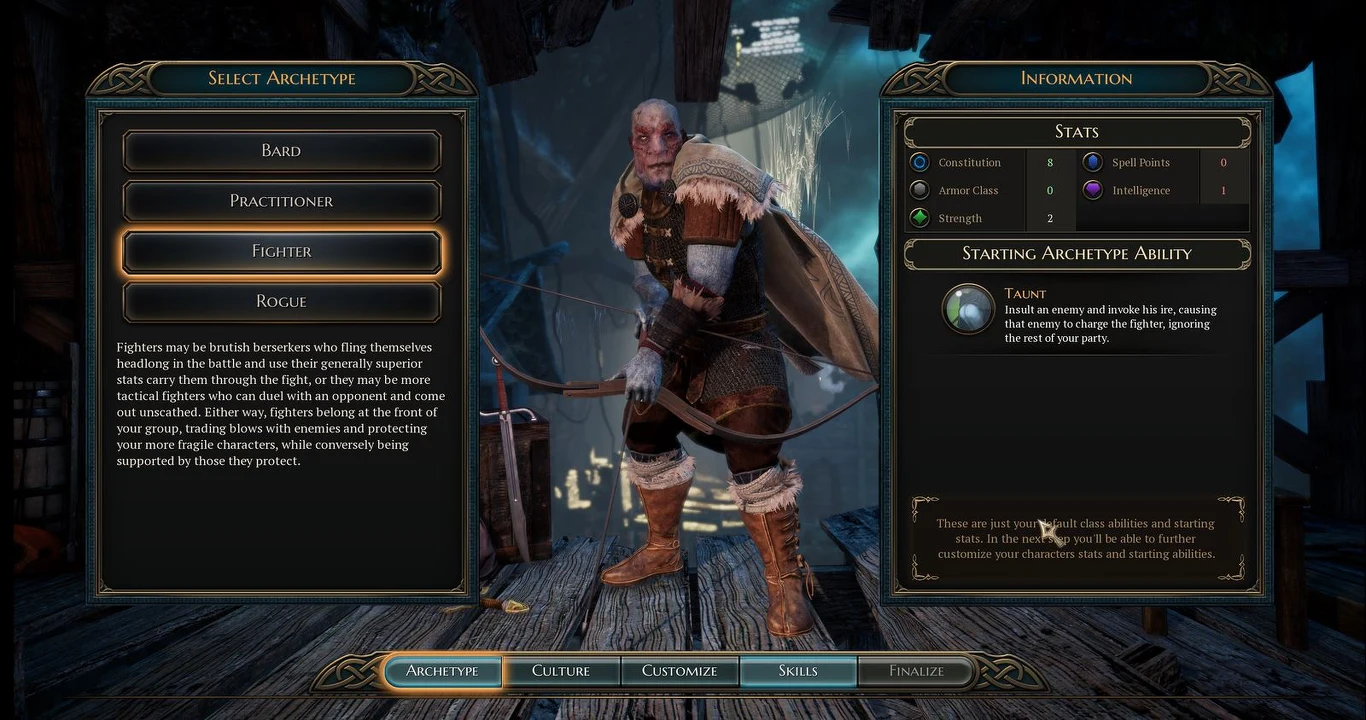Select the Rogue archetype
This screenshot has width=1366, height=720.
[x=281, y=301]
